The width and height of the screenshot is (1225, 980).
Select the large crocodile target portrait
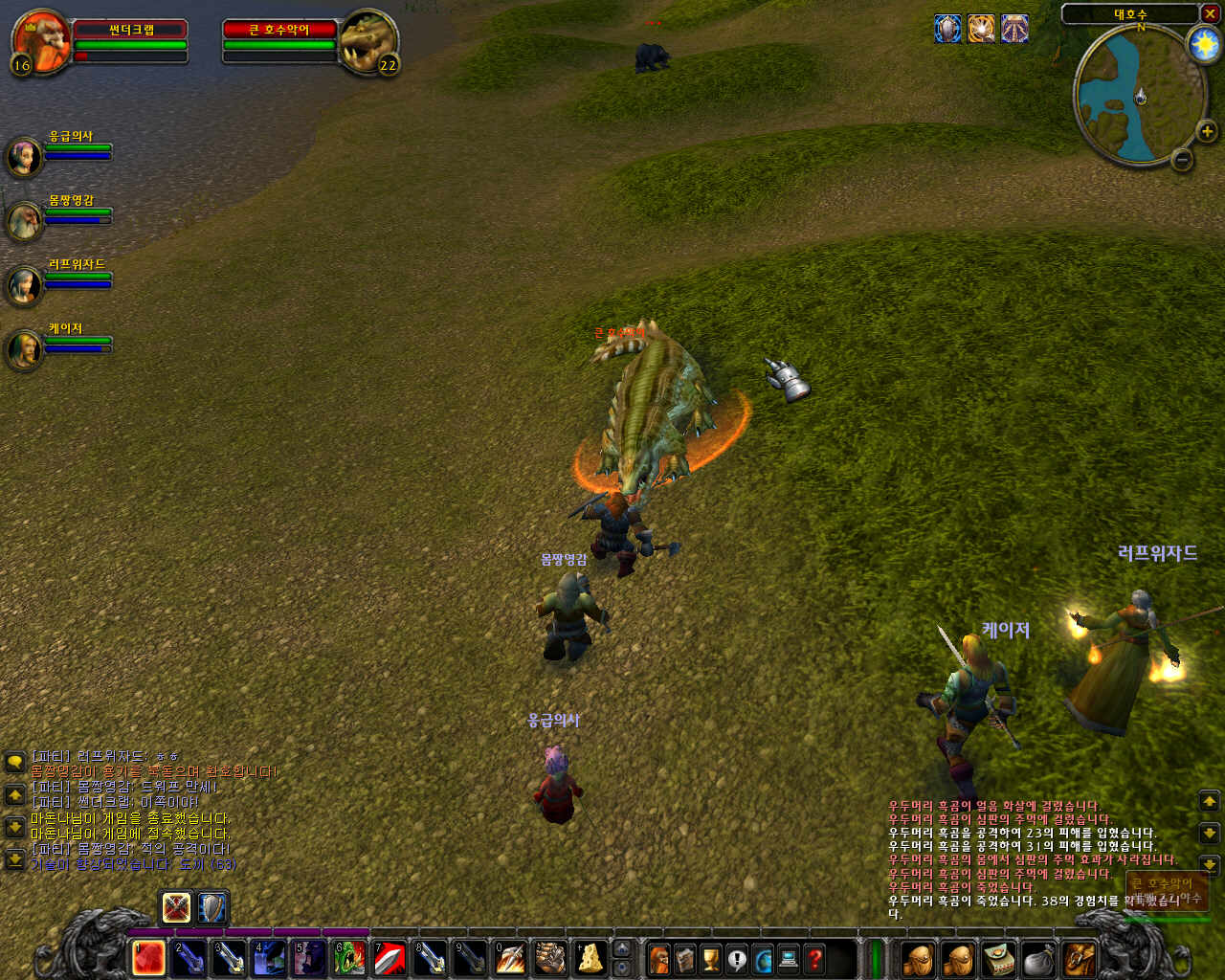368,42
